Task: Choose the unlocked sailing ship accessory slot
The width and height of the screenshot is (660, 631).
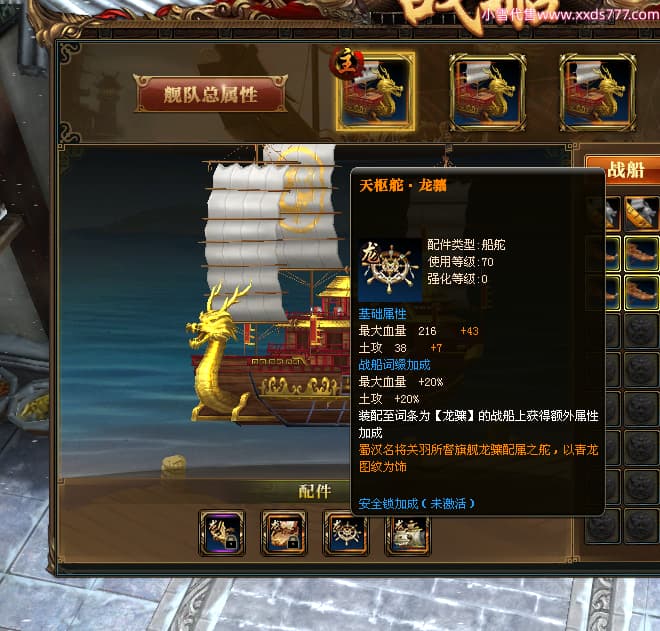Action: pyautogui.click(x=407, y=532)
